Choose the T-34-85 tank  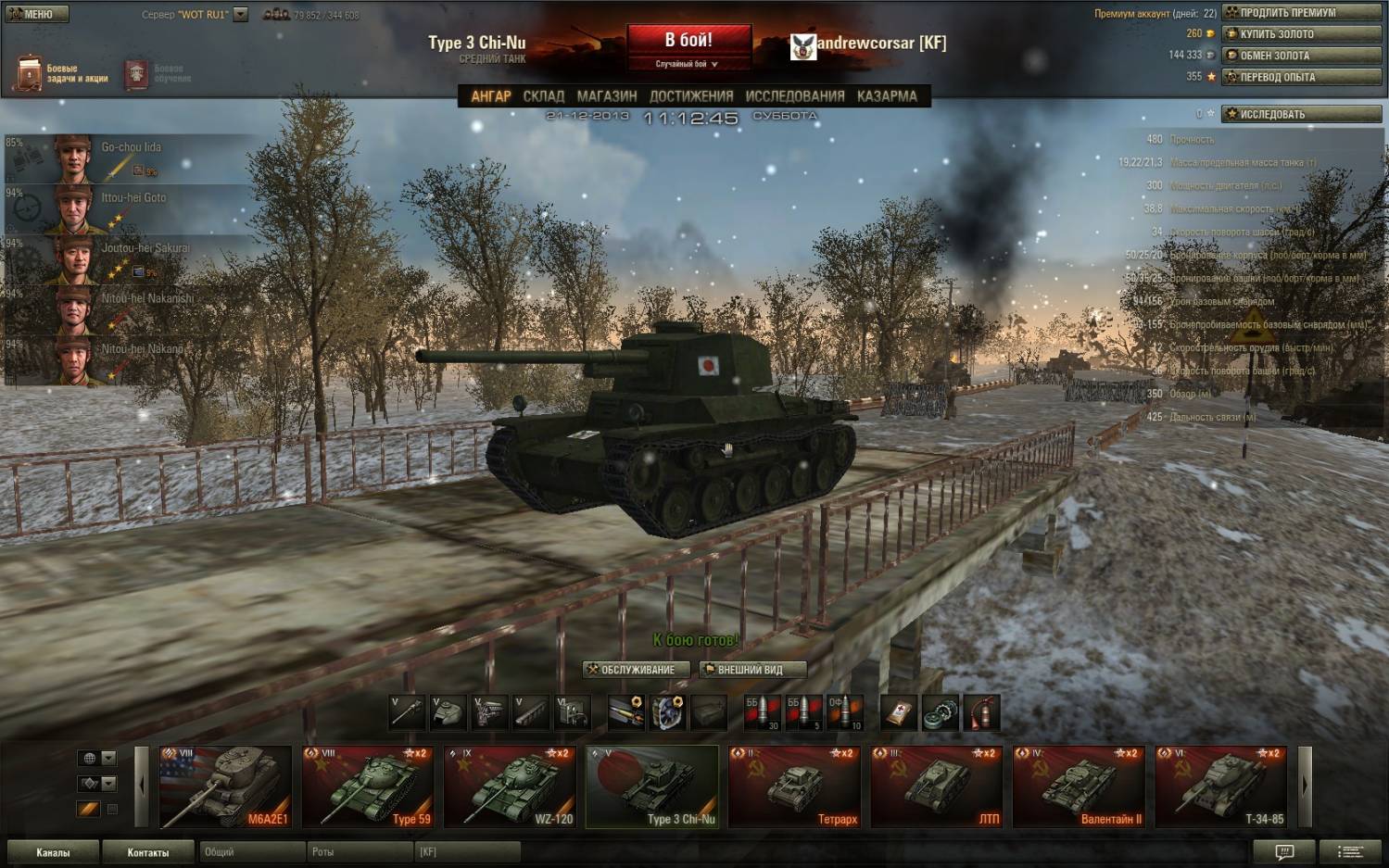click(1221, 786)
